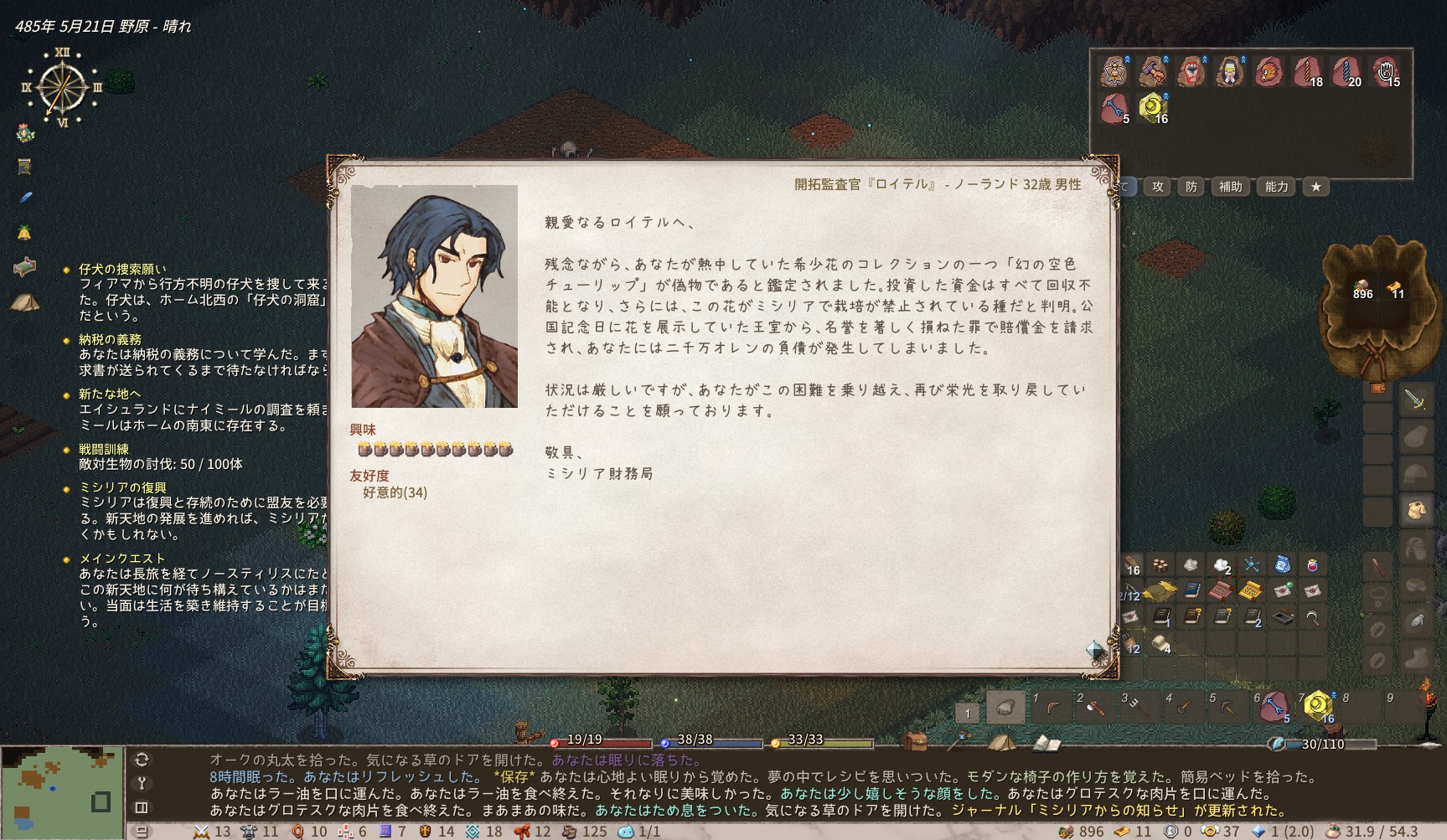The width and height of the screenshot is (1447, 840).
Task: Activate the blue arrow spell in hotbar slot 6
Action: click(x=1273, y=707)
